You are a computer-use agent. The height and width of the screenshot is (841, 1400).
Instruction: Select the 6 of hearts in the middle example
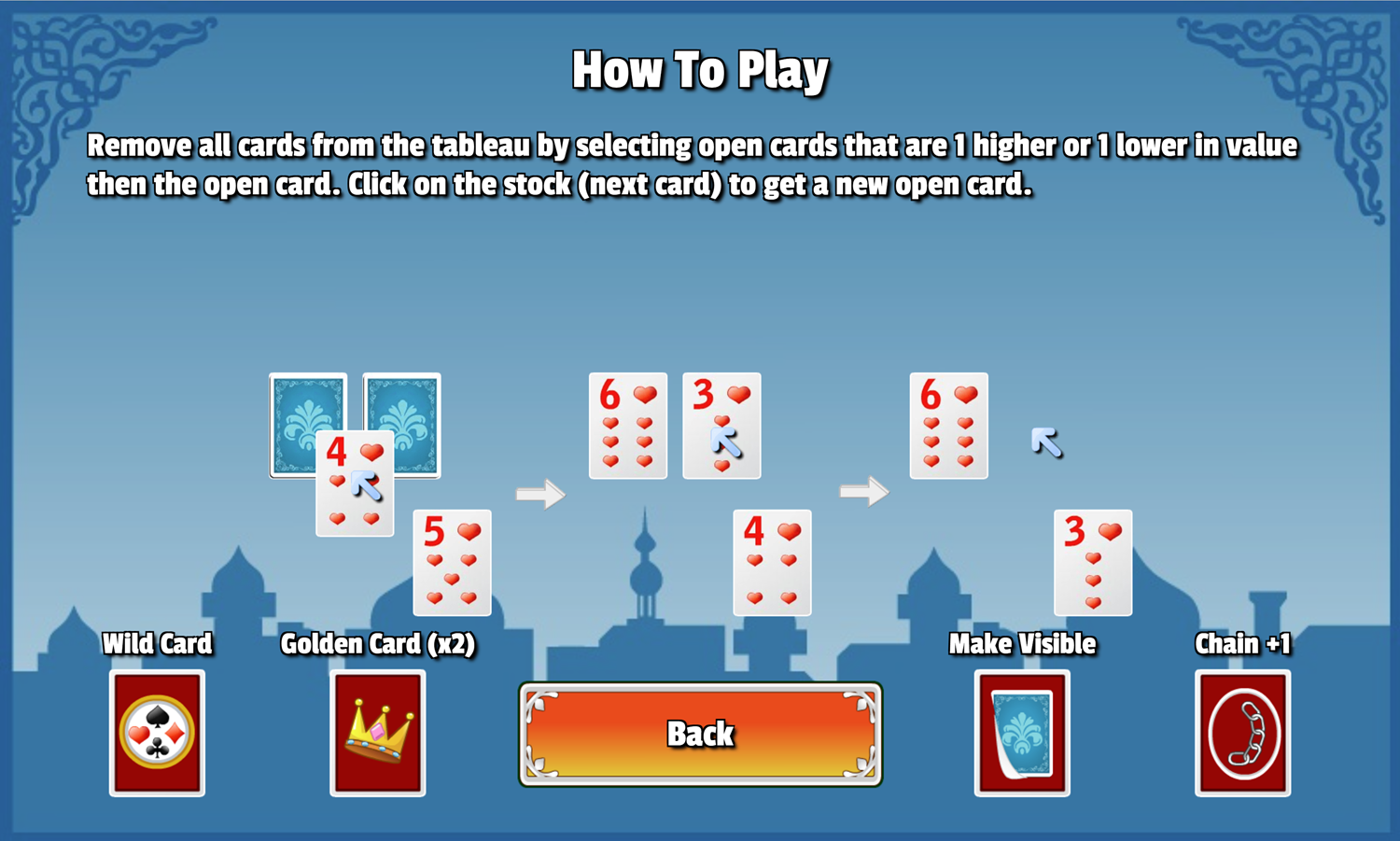(627, 427)
